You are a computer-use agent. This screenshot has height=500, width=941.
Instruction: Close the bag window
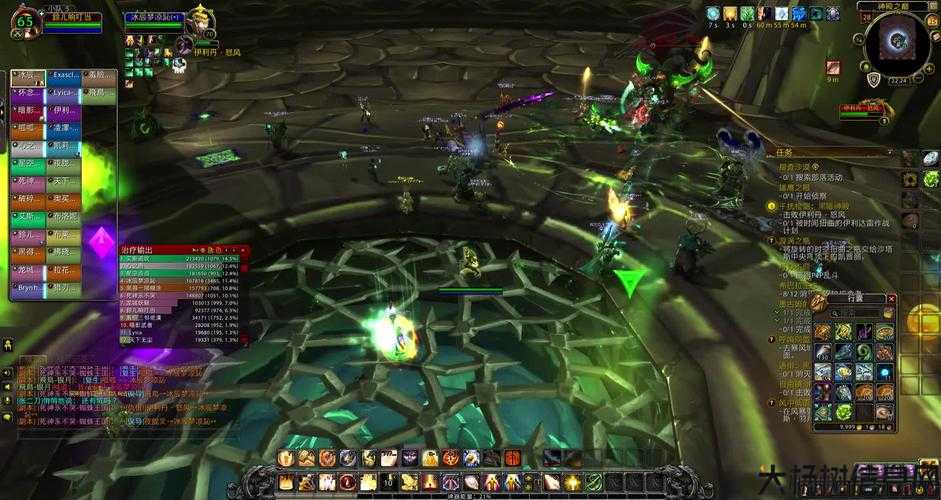click(892, 299)
